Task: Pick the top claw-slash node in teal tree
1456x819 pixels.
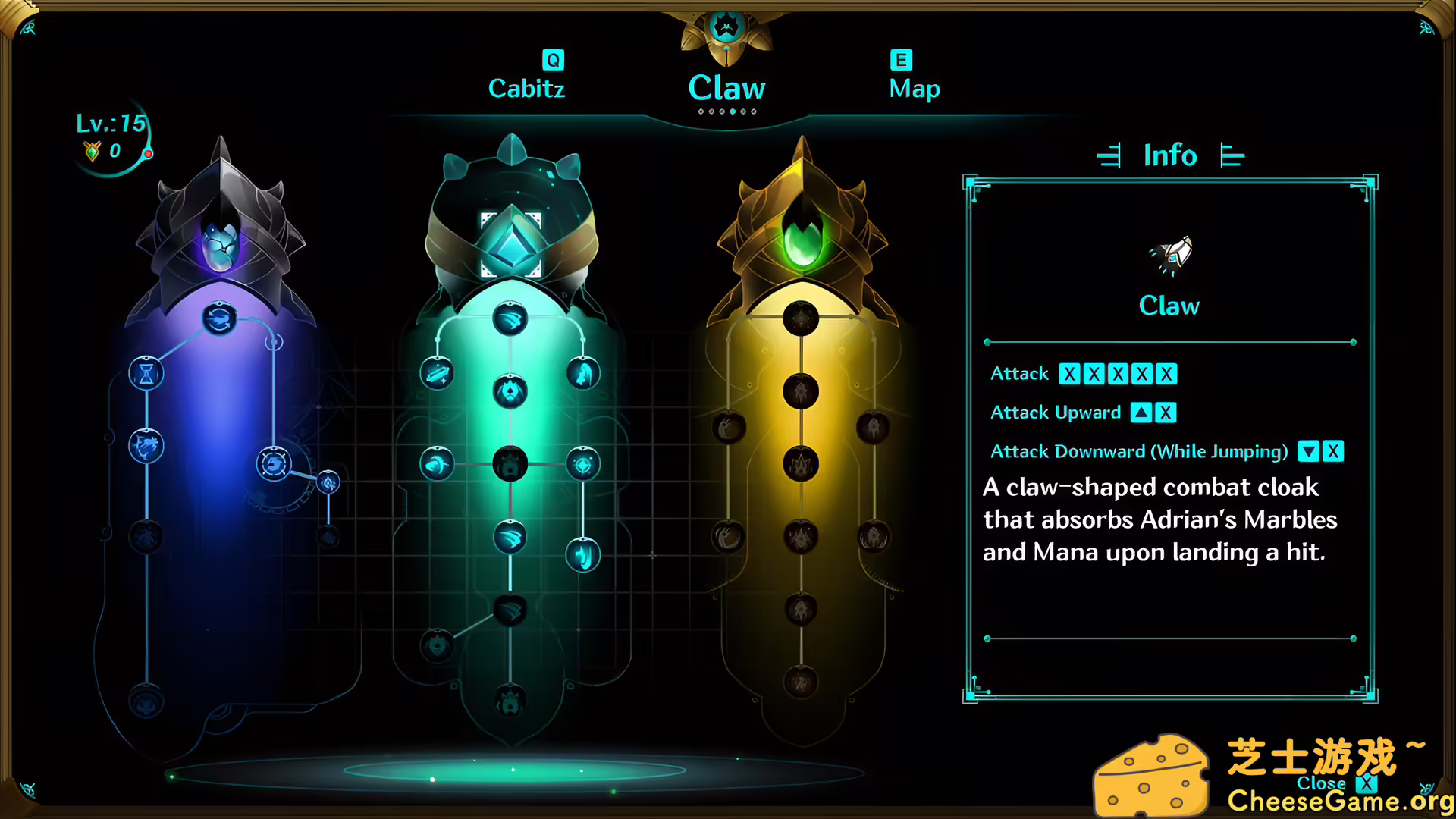Action: (x=510, y=318)
